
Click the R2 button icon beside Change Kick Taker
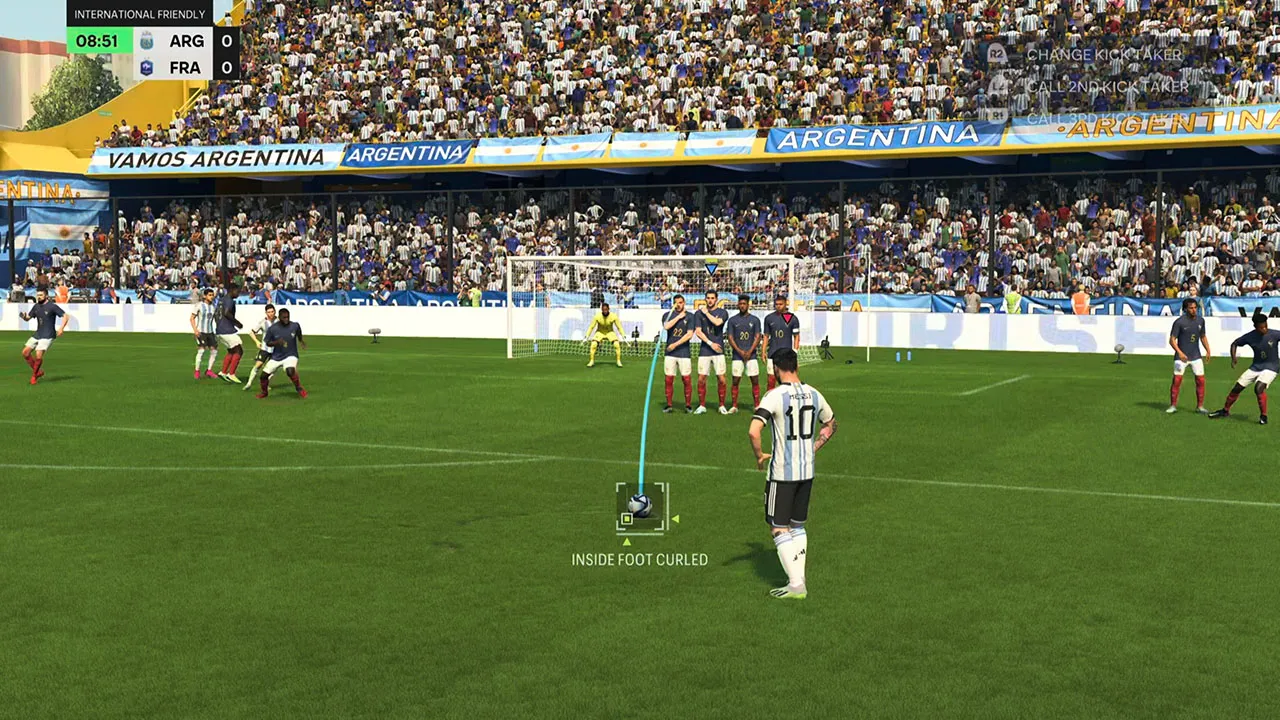996,55
